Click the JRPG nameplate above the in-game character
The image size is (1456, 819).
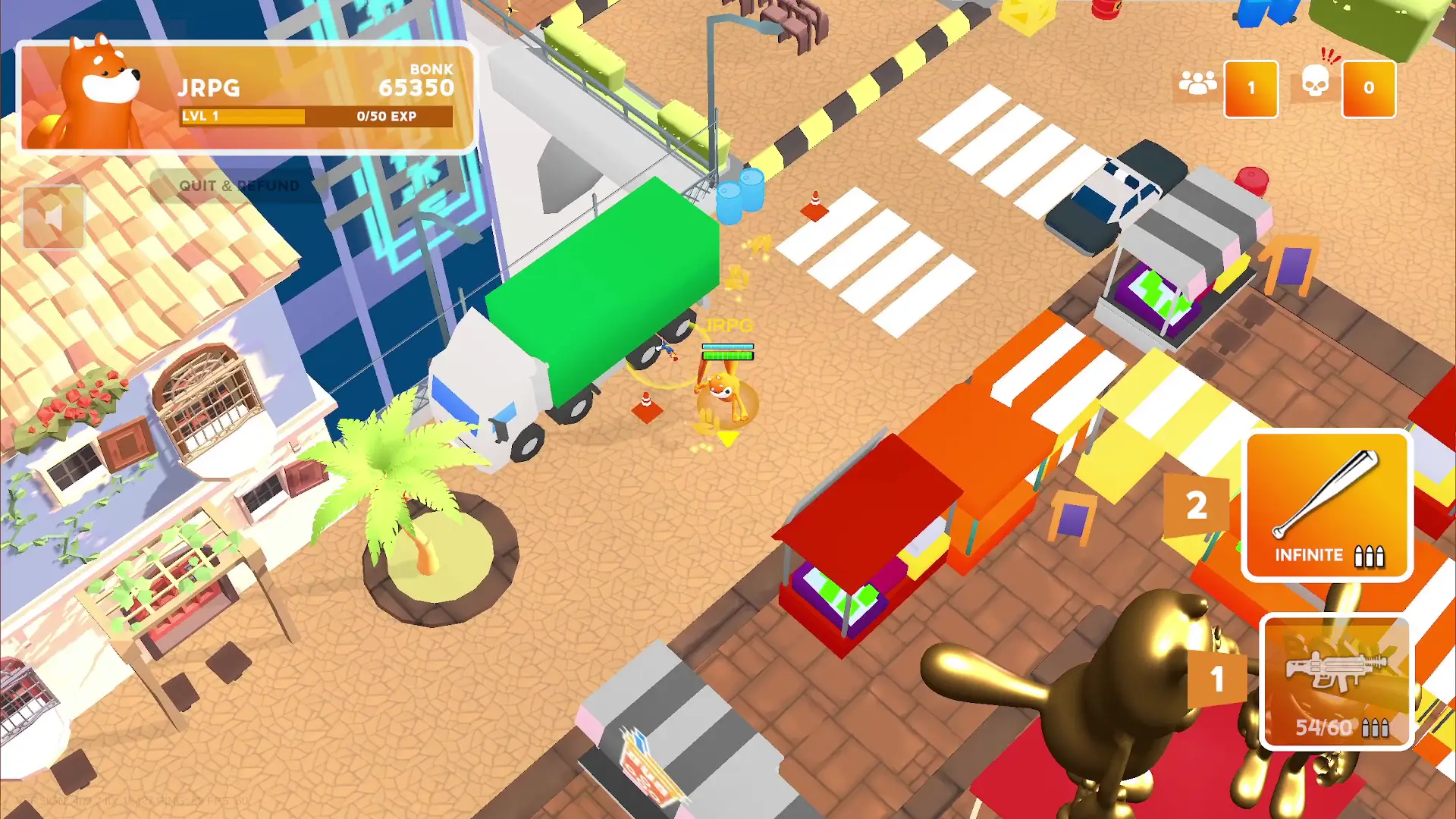[728, 326]
